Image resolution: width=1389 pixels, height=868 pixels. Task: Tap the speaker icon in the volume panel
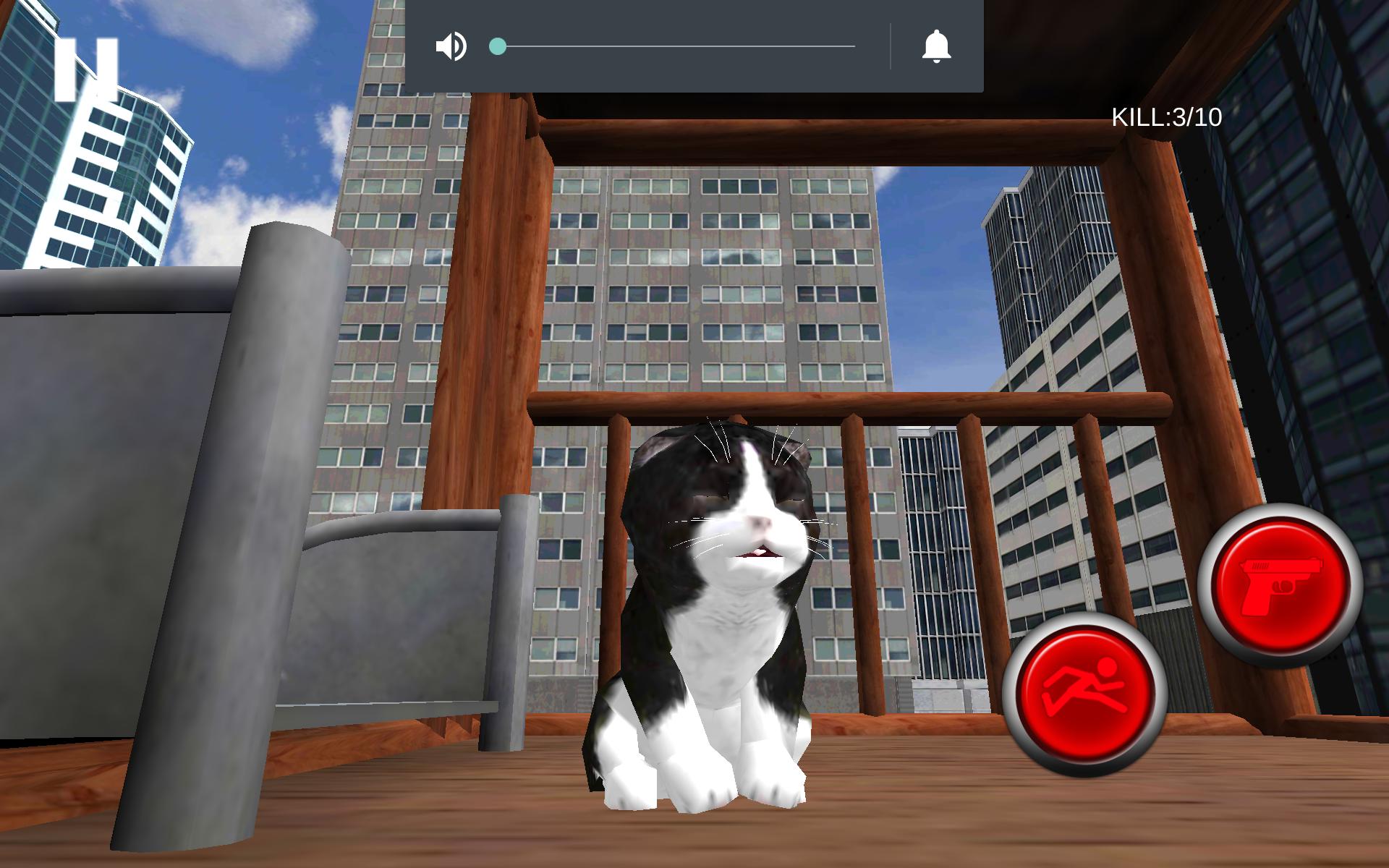[x=451, y=46]
